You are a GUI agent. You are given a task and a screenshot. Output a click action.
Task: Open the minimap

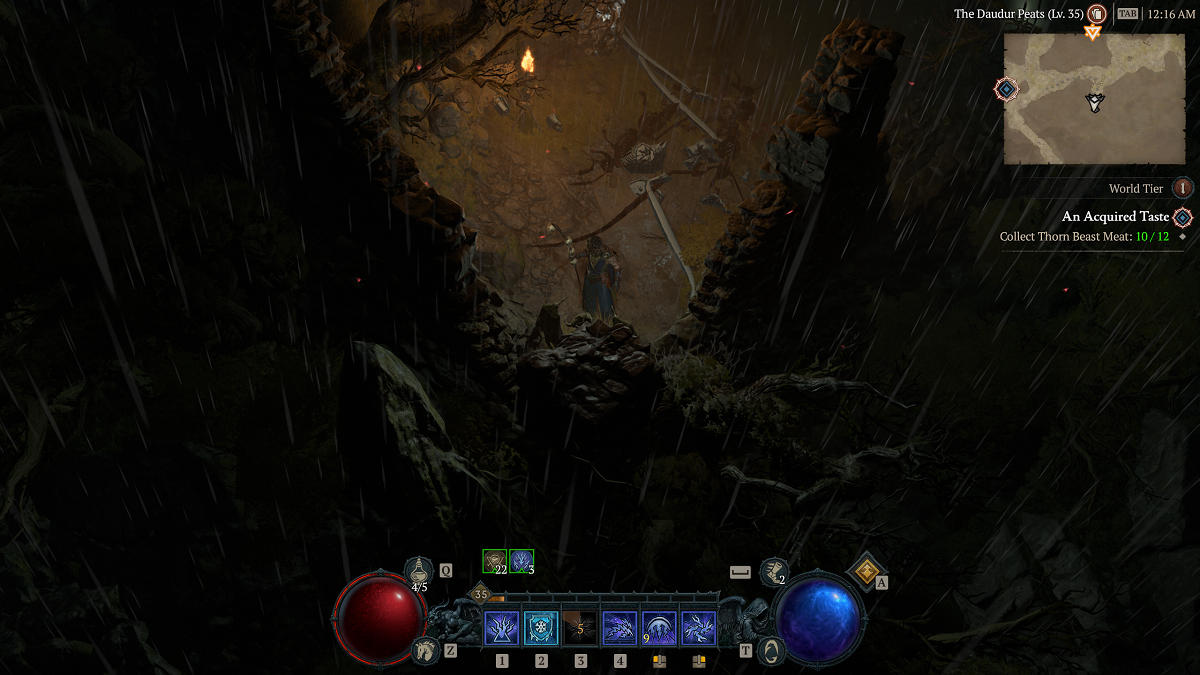click(1094, 98)
